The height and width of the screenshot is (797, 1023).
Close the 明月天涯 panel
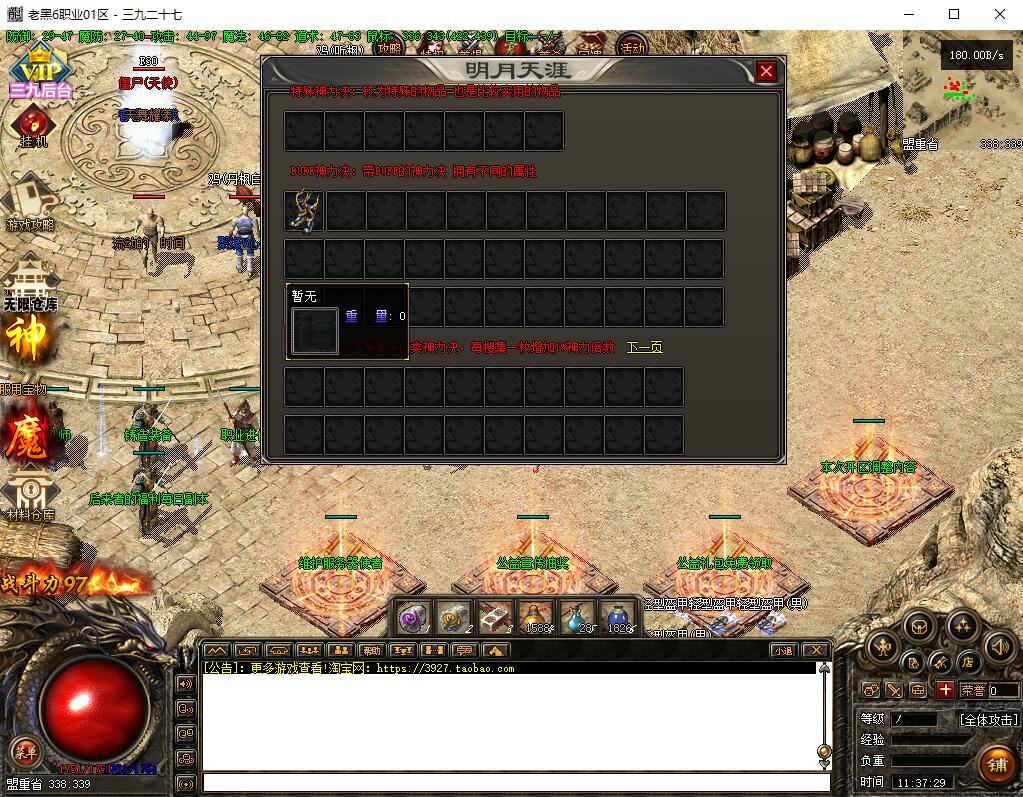(766, 71)
